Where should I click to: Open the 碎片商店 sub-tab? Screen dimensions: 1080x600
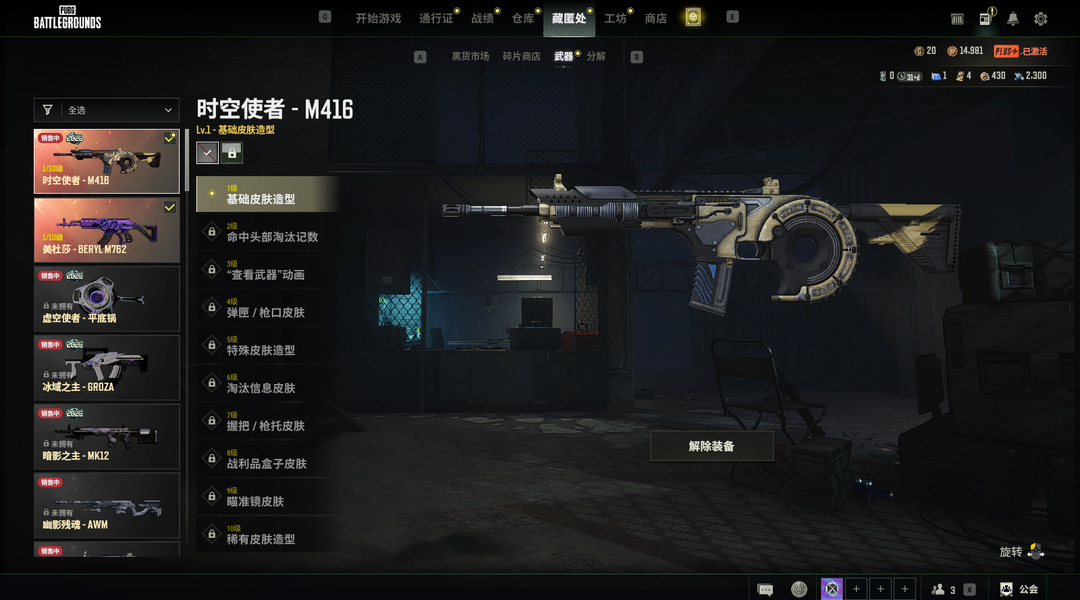pyautogui.click(x=521, y=57)
